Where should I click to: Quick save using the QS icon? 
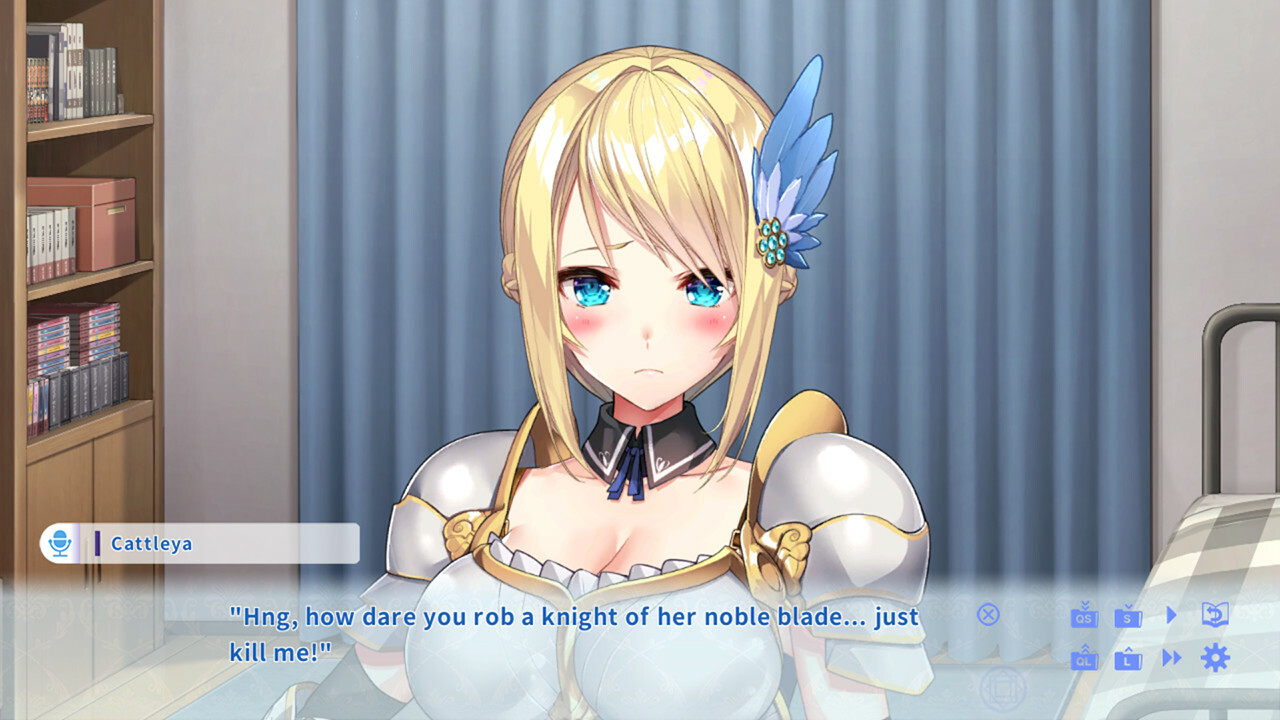[x=1084, y=618]
